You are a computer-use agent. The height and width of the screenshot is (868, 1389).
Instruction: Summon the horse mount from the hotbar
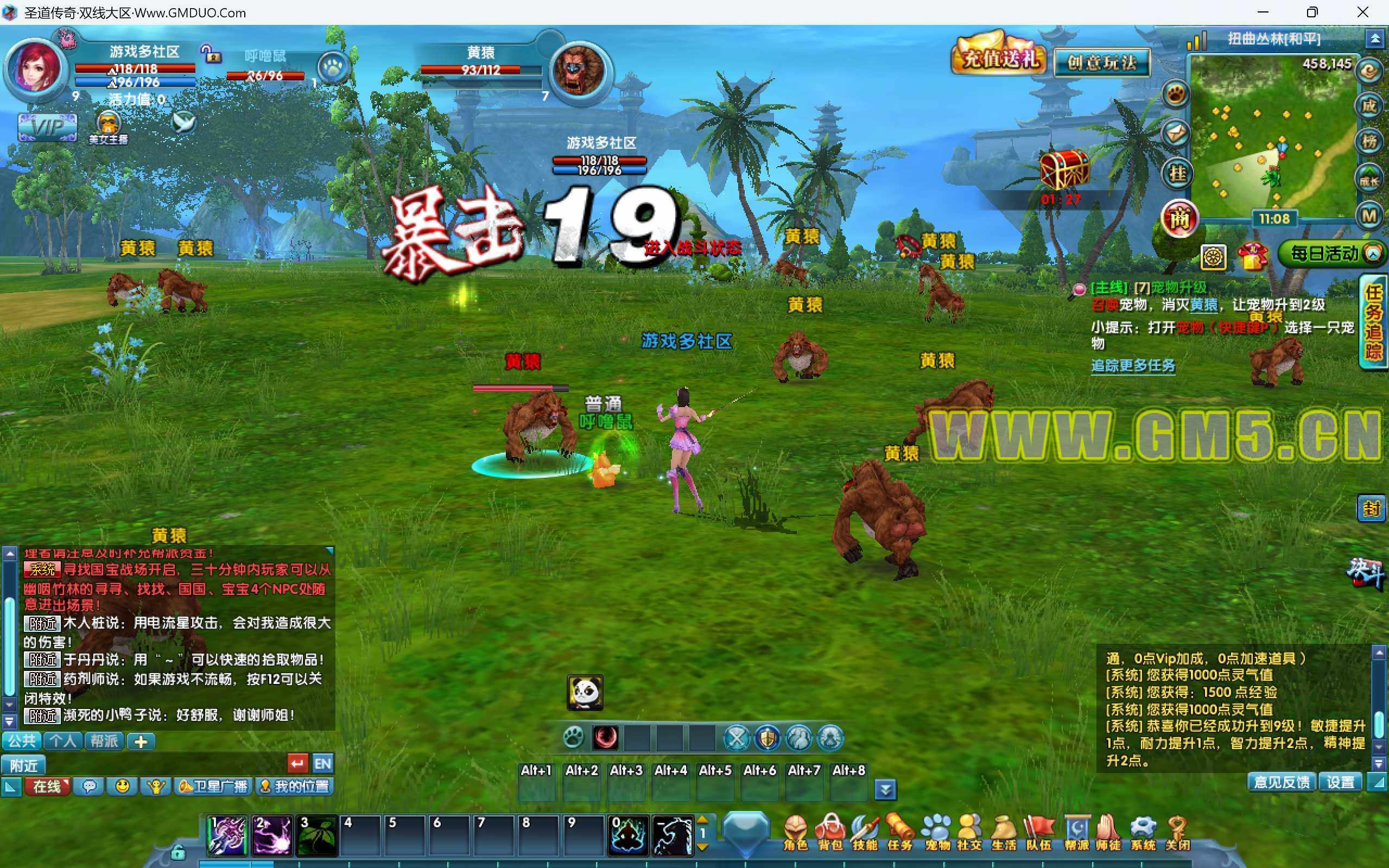[672, 835]
